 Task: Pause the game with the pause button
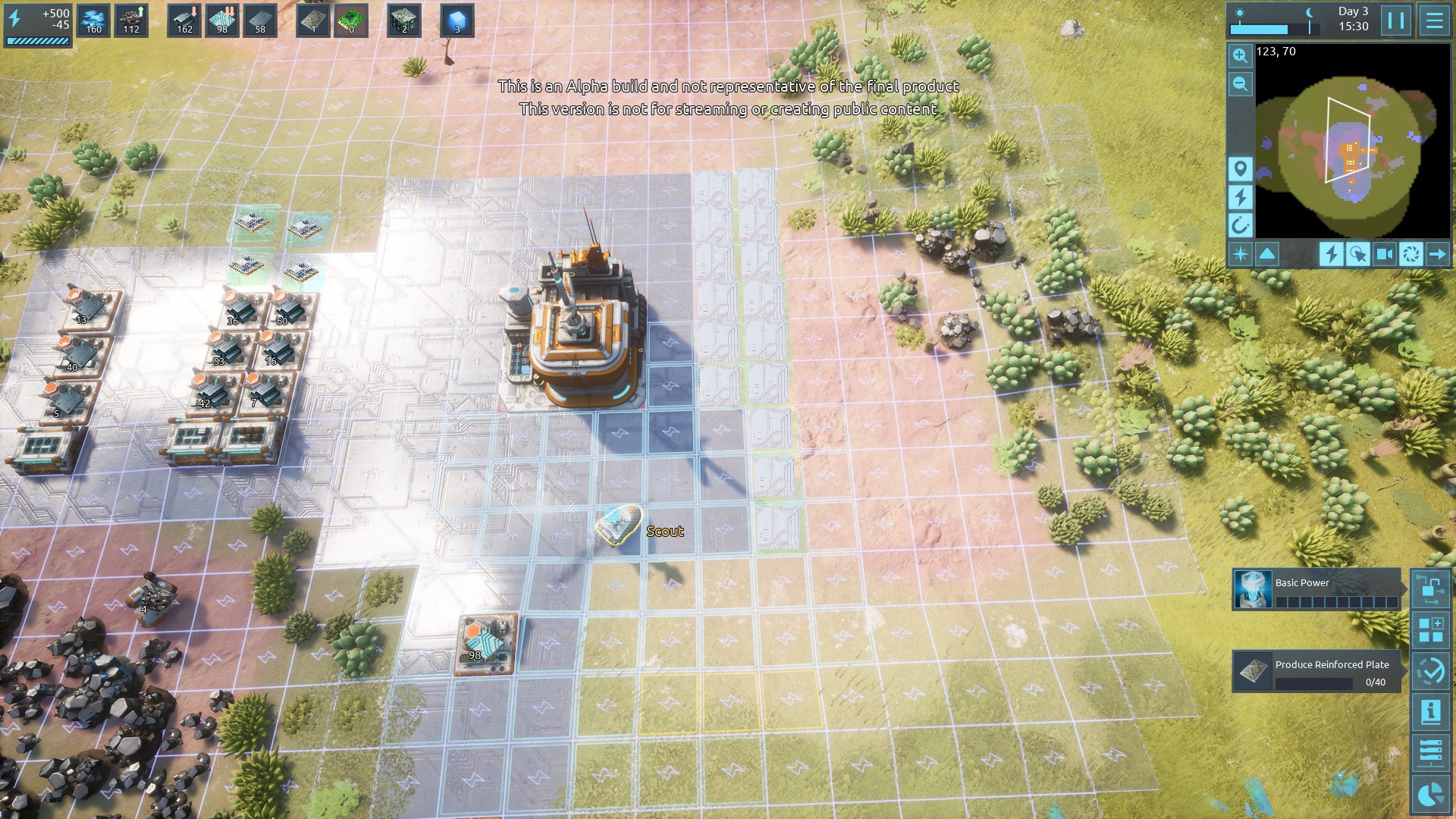1396,20
